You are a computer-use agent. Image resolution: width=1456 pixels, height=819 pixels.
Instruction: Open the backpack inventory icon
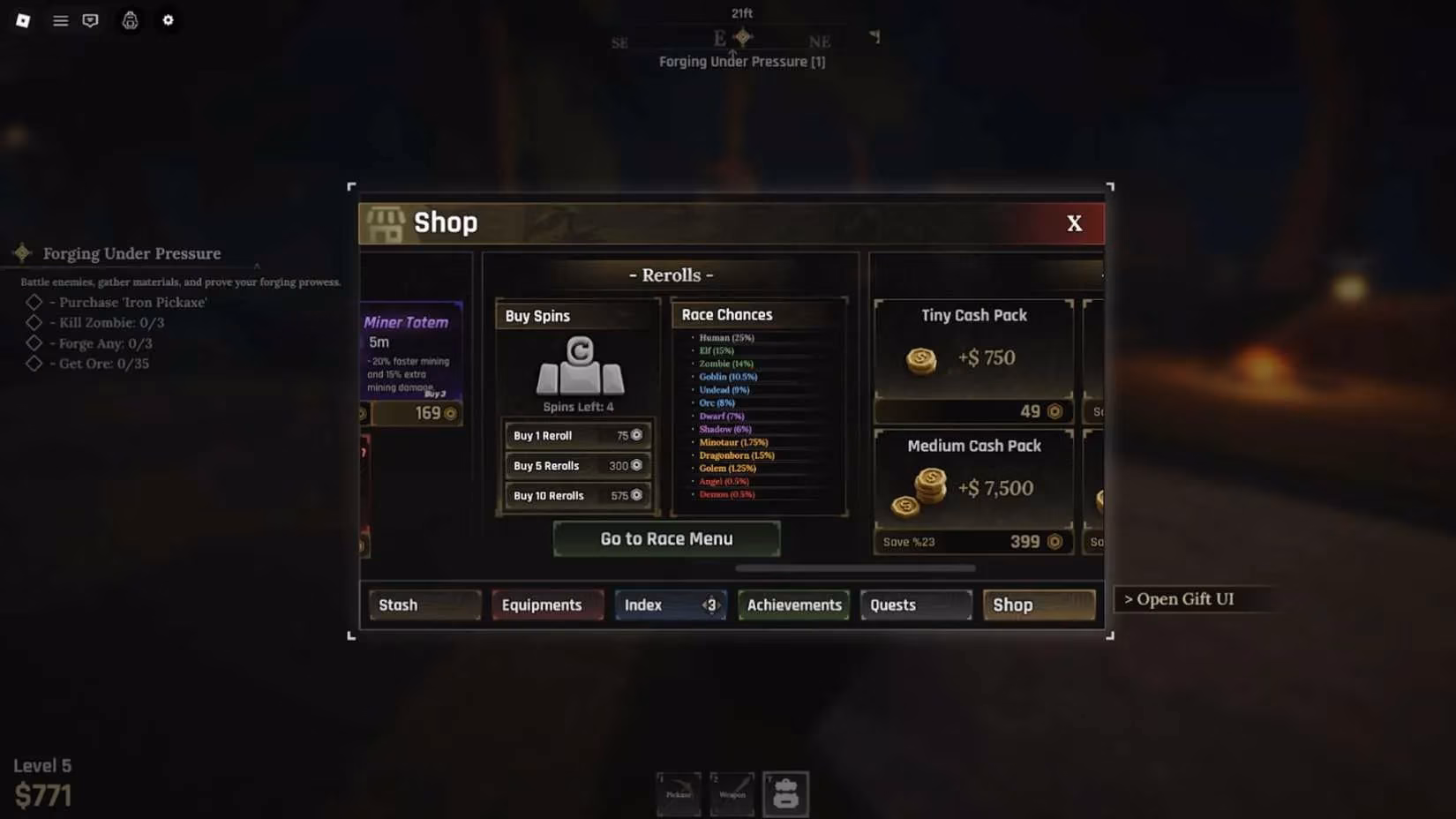pos(785,793)
